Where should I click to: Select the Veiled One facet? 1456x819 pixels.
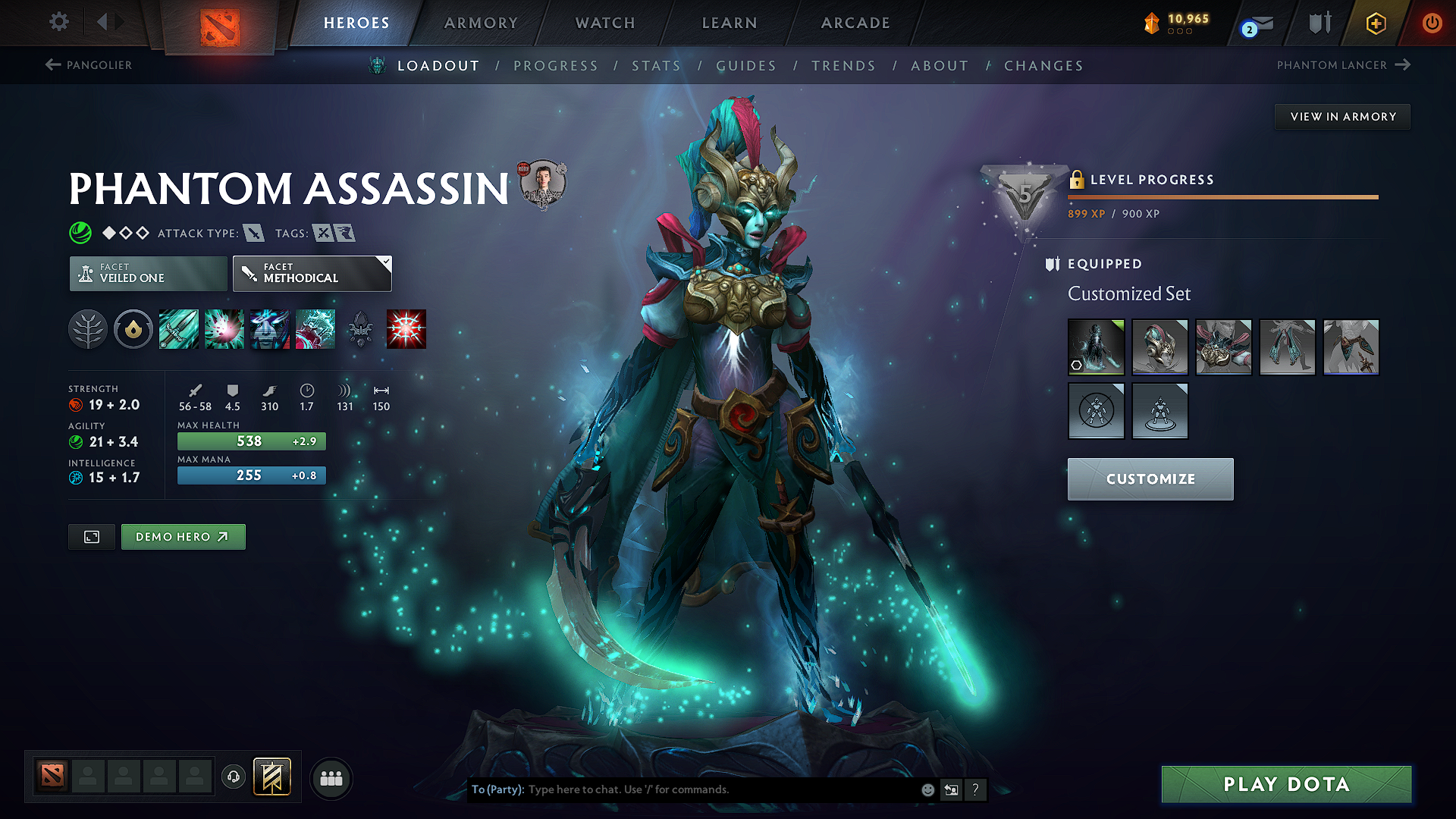(149, 274)
